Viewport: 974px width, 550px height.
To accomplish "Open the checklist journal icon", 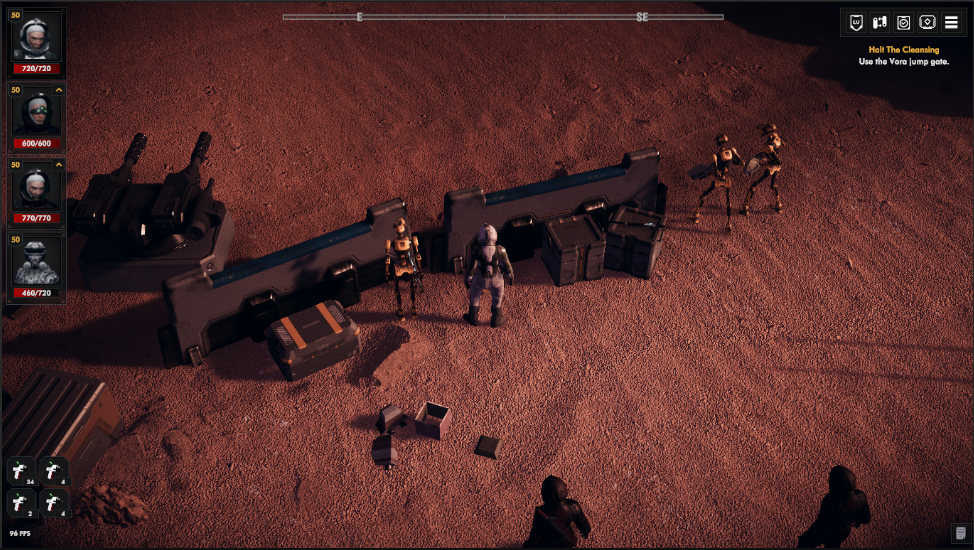I will [x=904, y=22].
